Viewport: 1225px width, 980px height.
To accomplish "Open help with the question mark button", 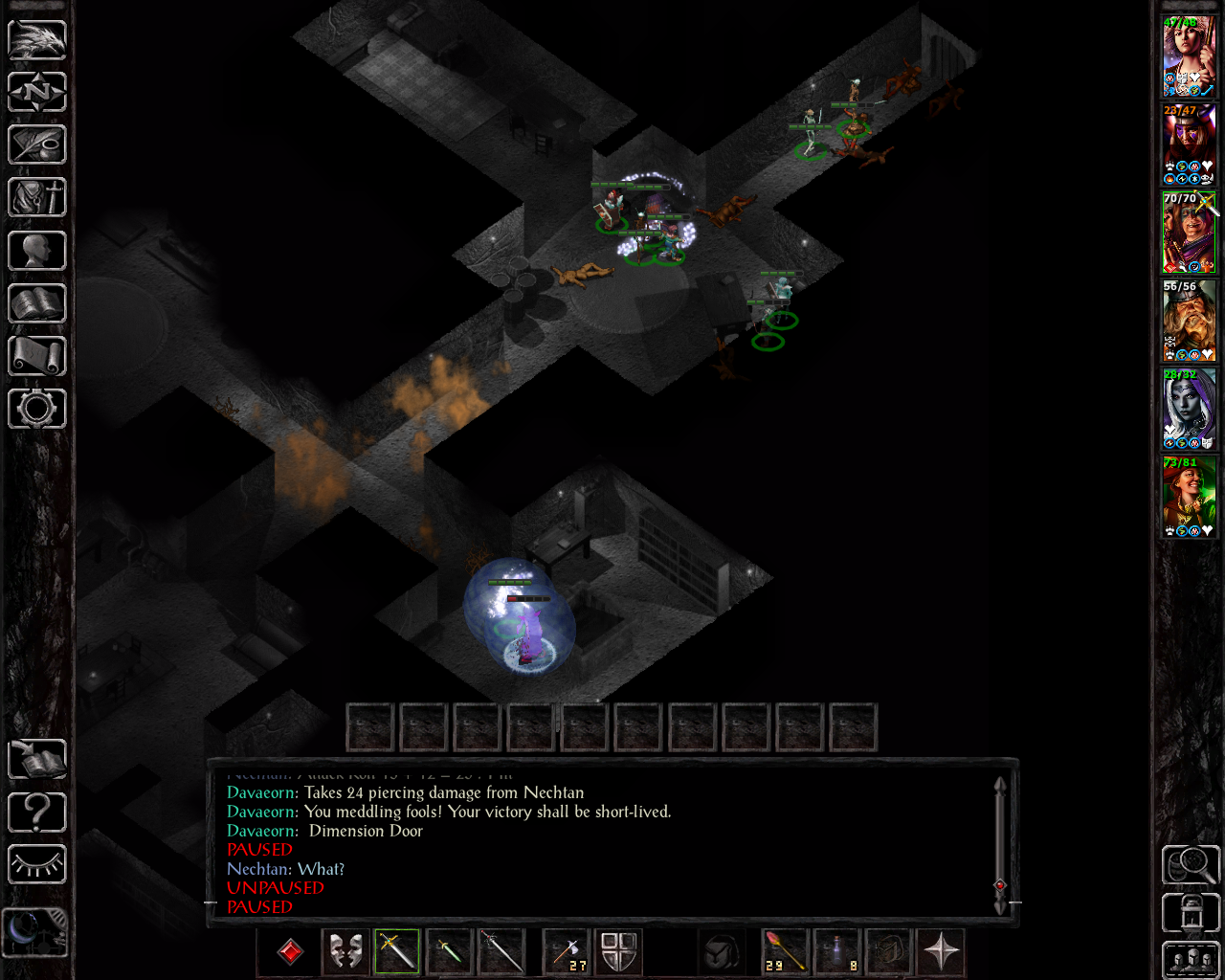I will coord(37,813).
